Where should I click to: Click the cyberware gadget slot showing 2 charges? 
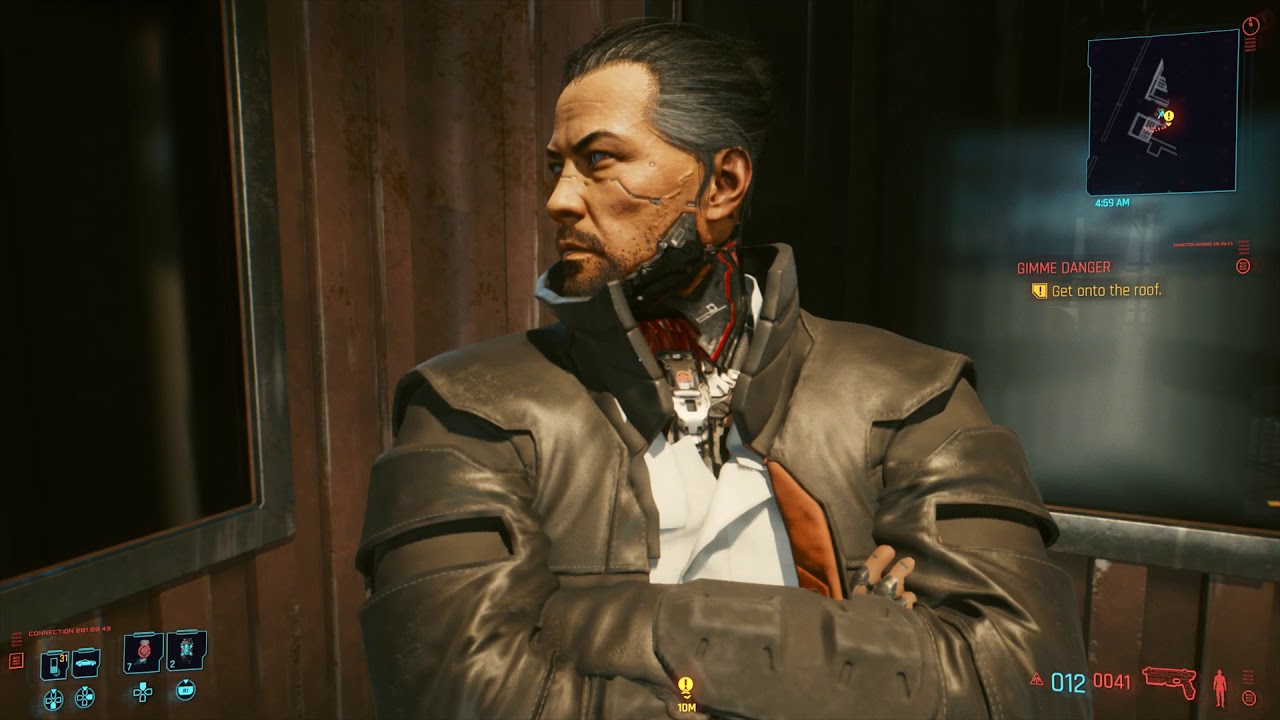point(185,651)
